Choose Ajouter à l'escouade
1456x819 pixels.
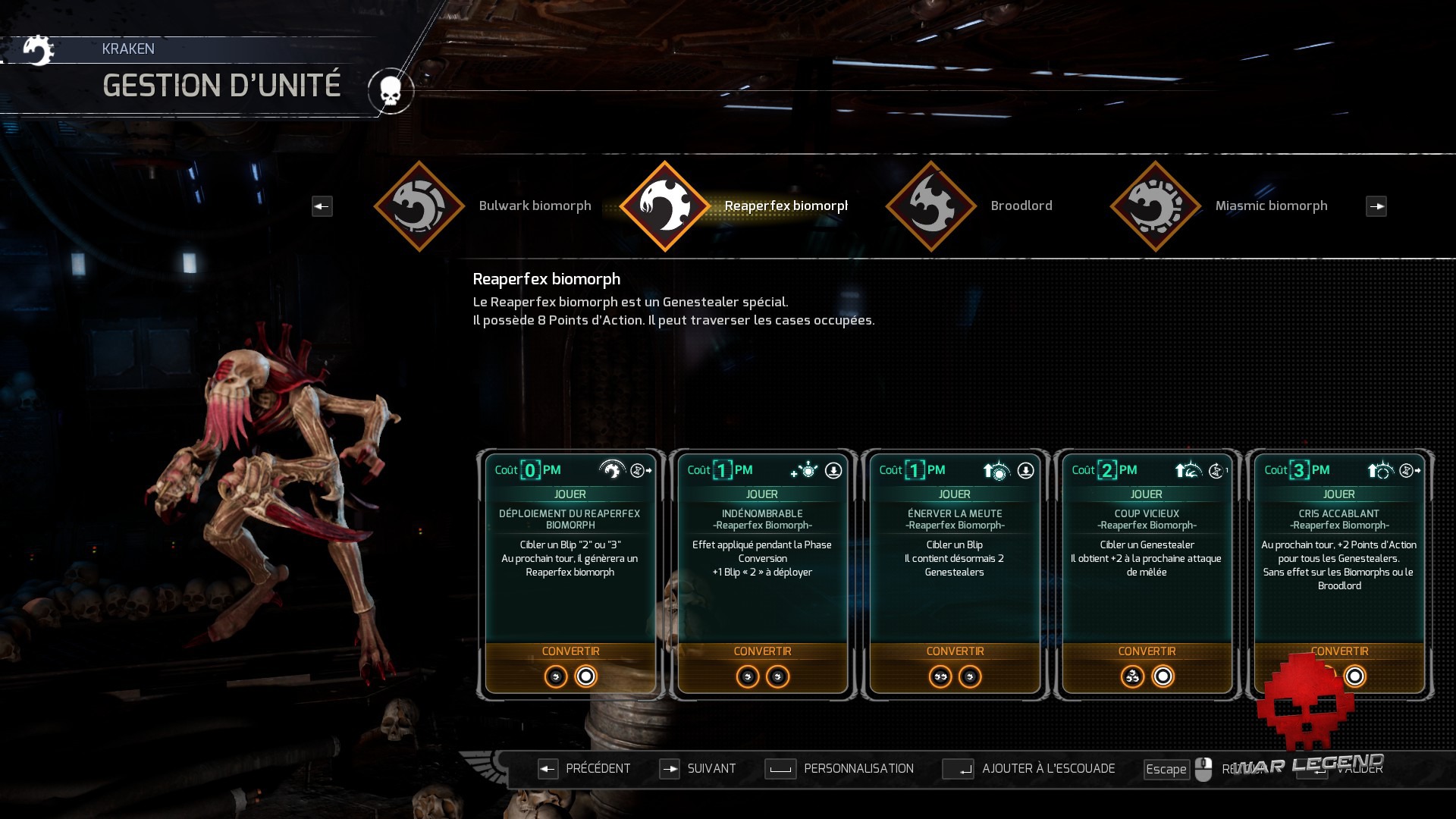pos(1029,769)
